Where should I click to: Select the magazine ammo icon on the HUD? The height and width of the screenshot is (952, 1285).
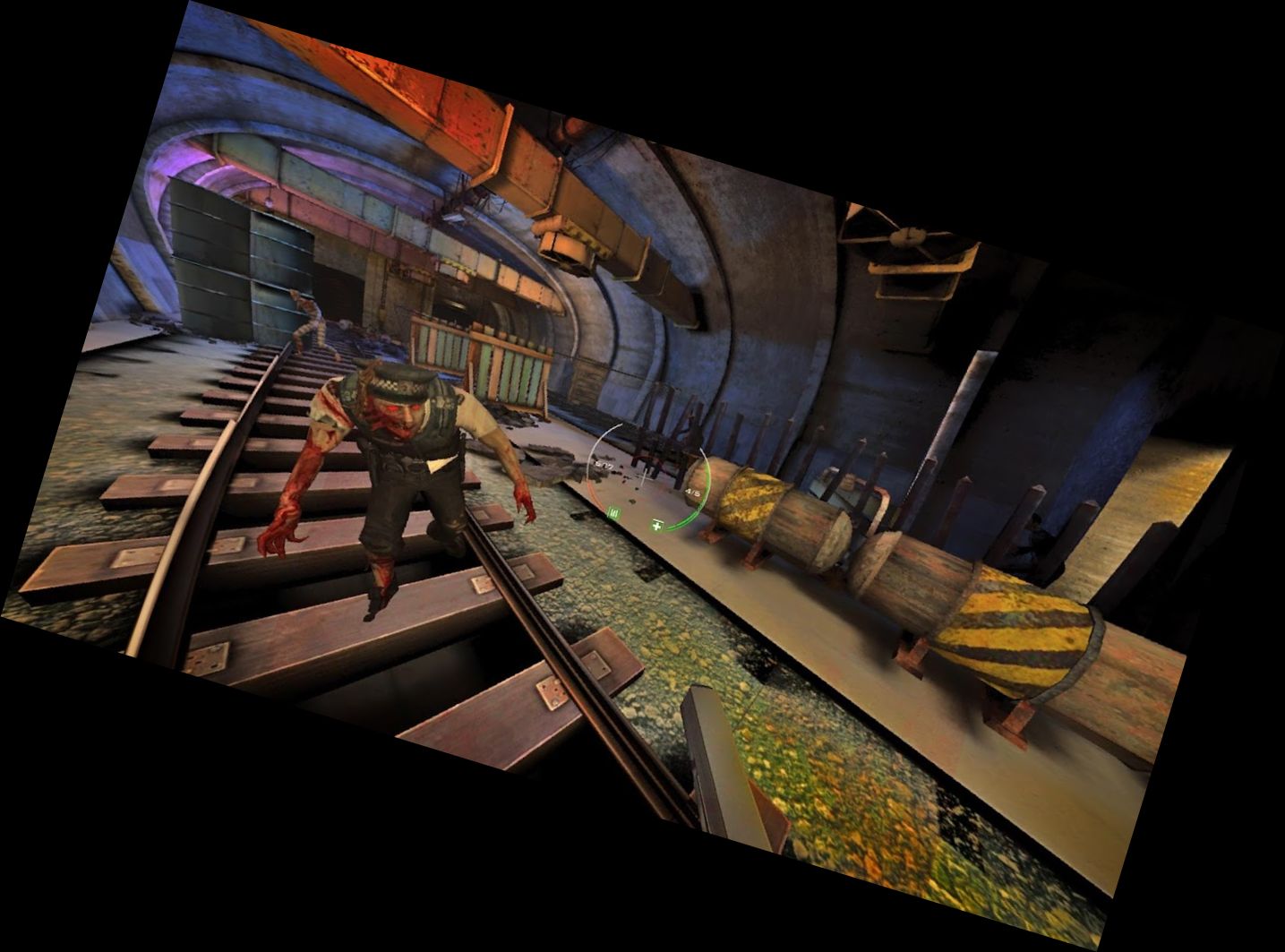pos(613,514)
